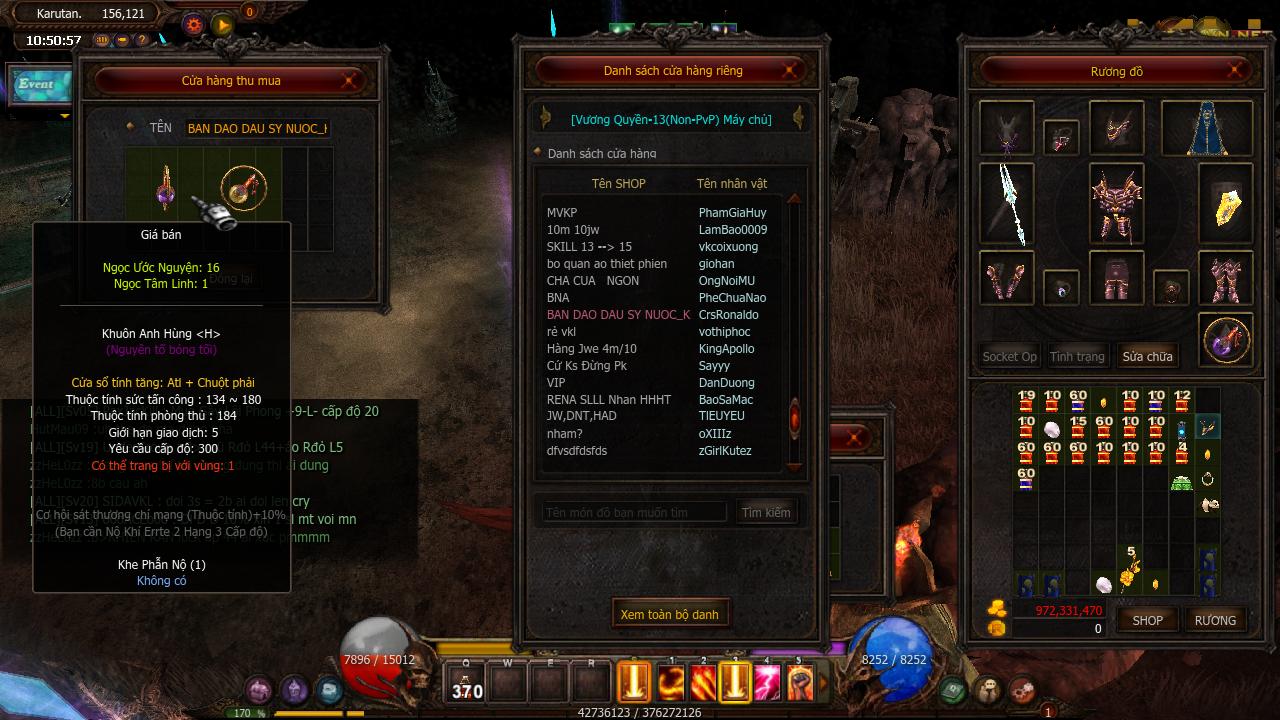
Task: Select the MVKP shop row
Action: (562, 213)
